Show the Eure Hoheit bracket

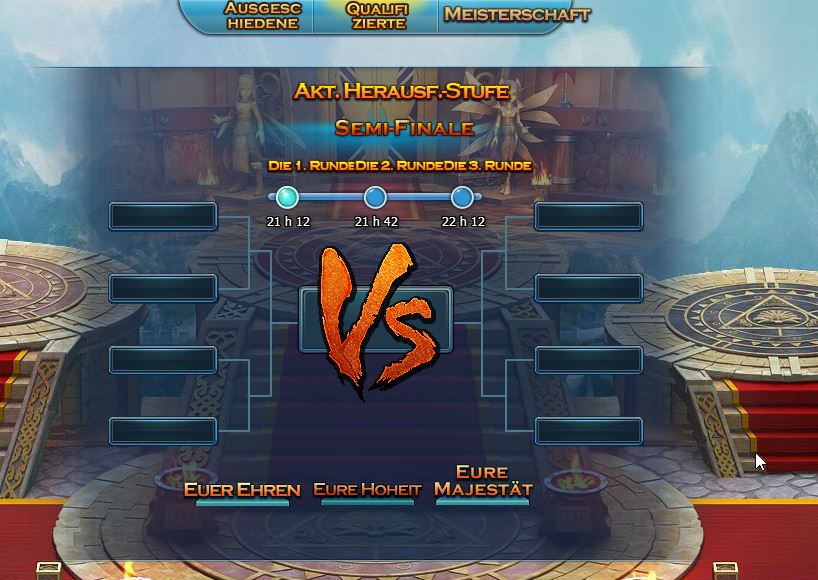coord(367,490)
